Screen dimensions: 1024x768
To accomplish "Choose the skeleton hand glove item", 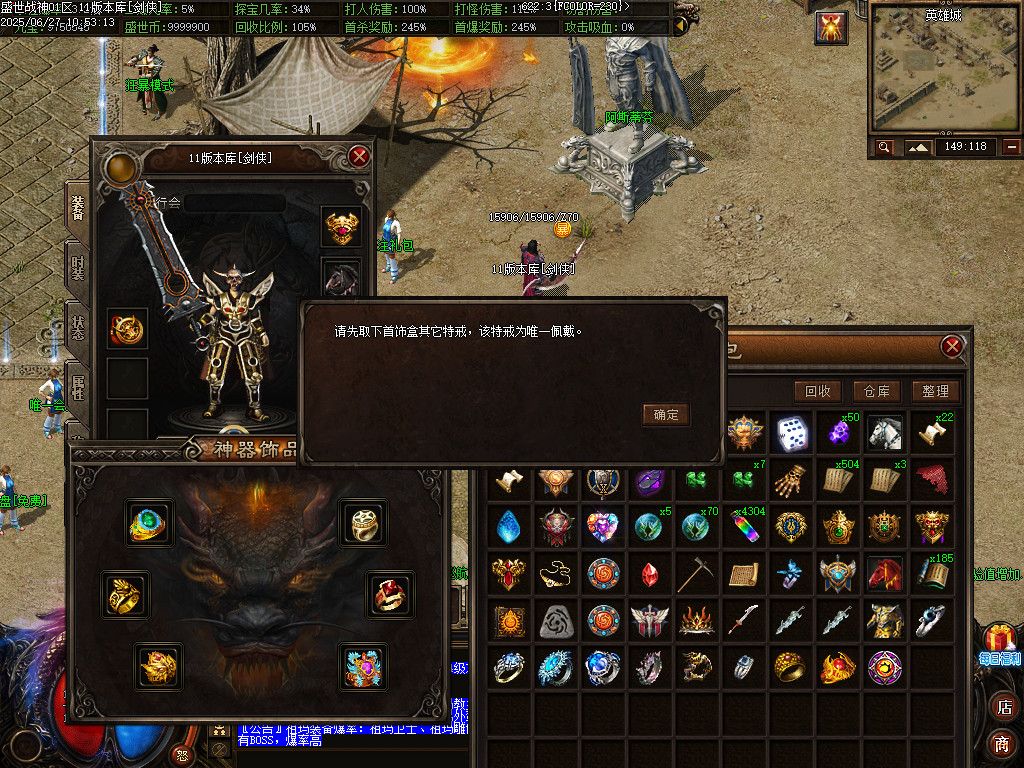I will 793,480.
